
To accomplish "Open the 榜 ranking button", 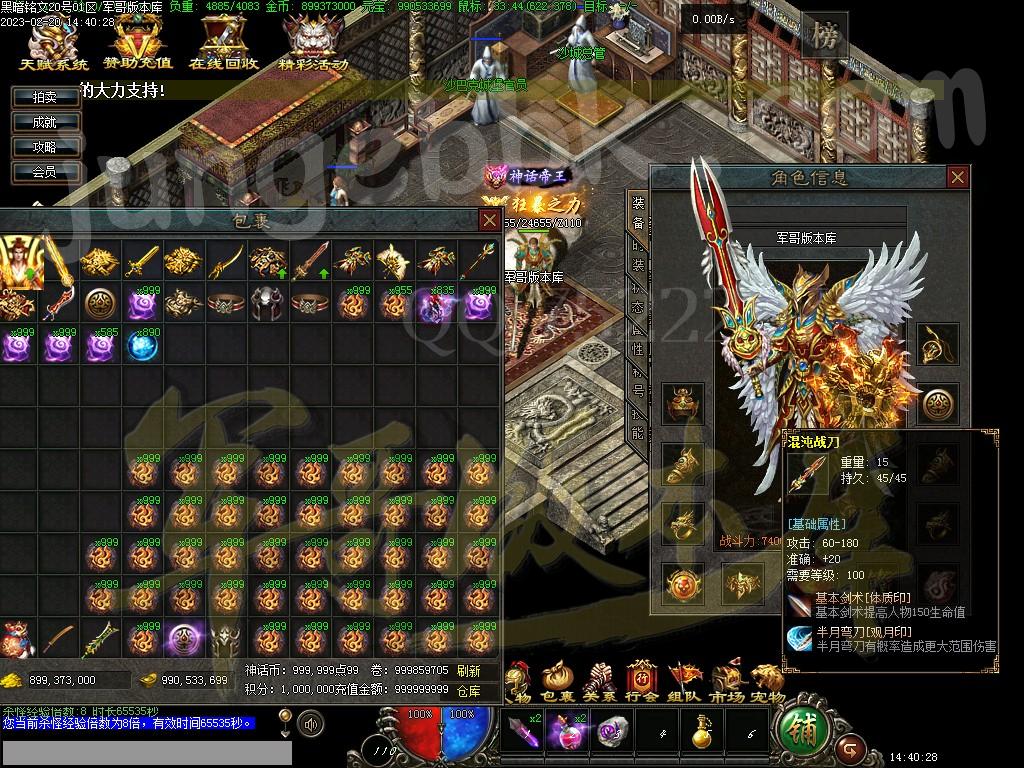I will point(825,36).
